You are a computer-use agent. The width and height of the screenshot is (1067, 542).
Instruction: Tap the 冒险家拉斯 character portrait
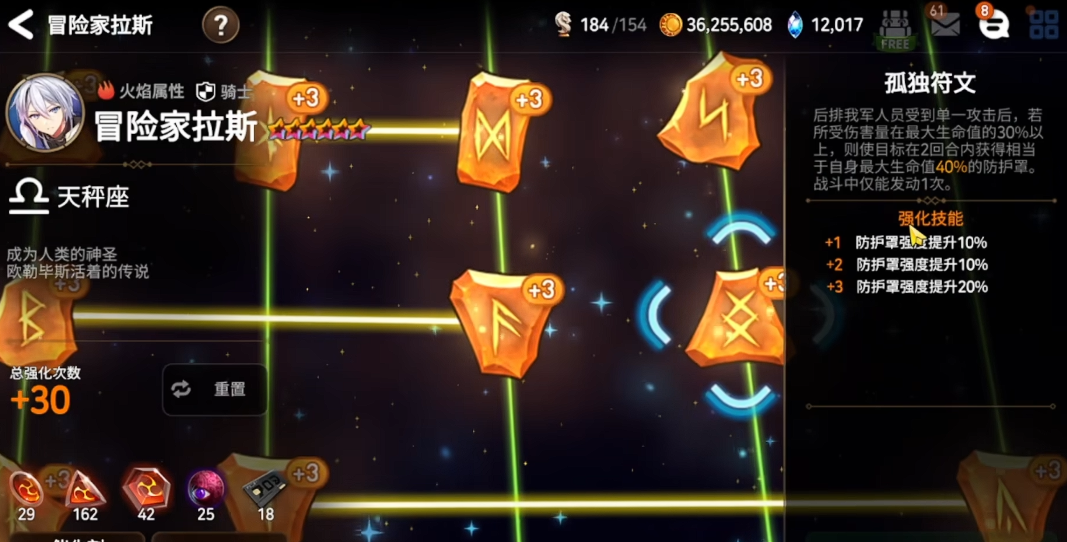tap(44, 112)
